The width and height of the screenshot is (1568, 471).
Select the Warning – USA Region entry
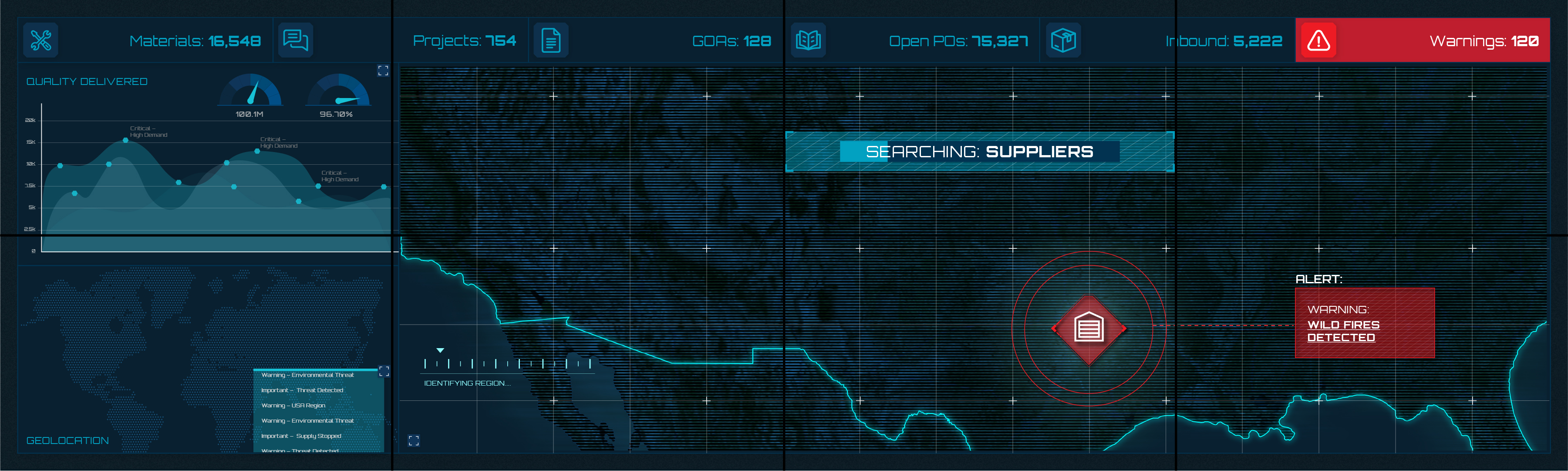point(294,405)
